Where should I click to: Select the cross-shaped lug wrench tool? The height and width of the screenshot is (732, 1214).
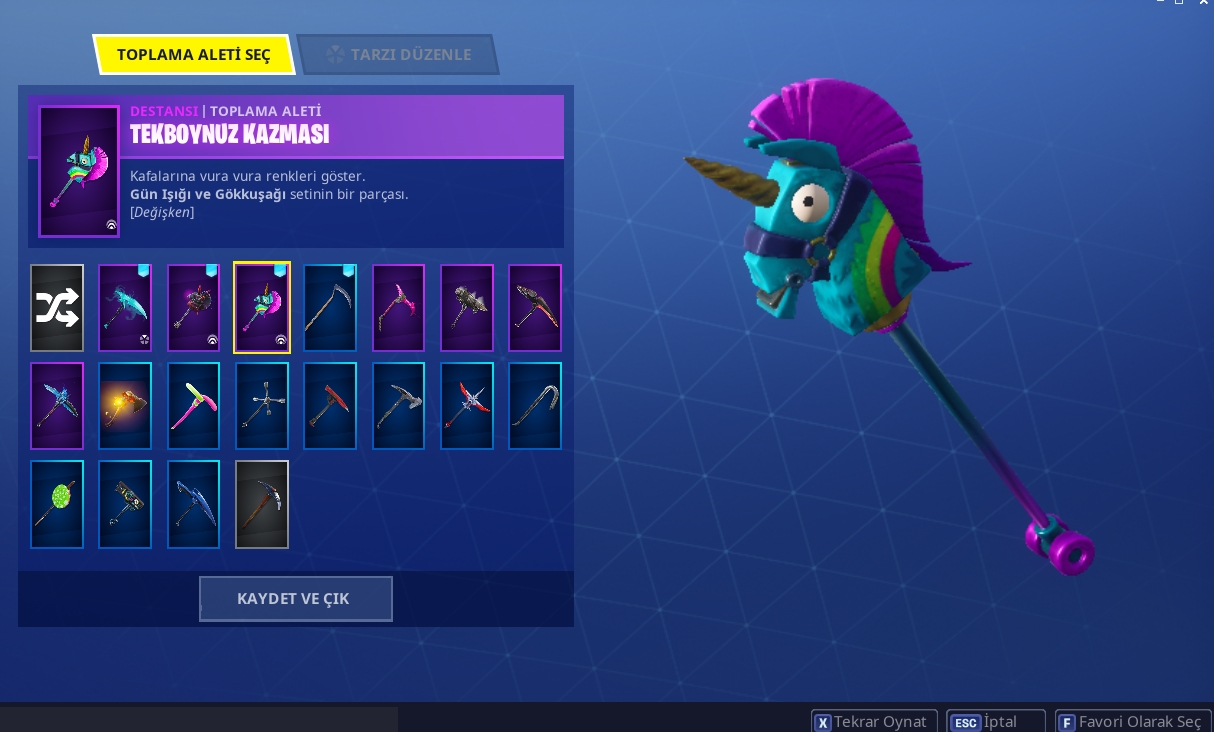point(262,406)
